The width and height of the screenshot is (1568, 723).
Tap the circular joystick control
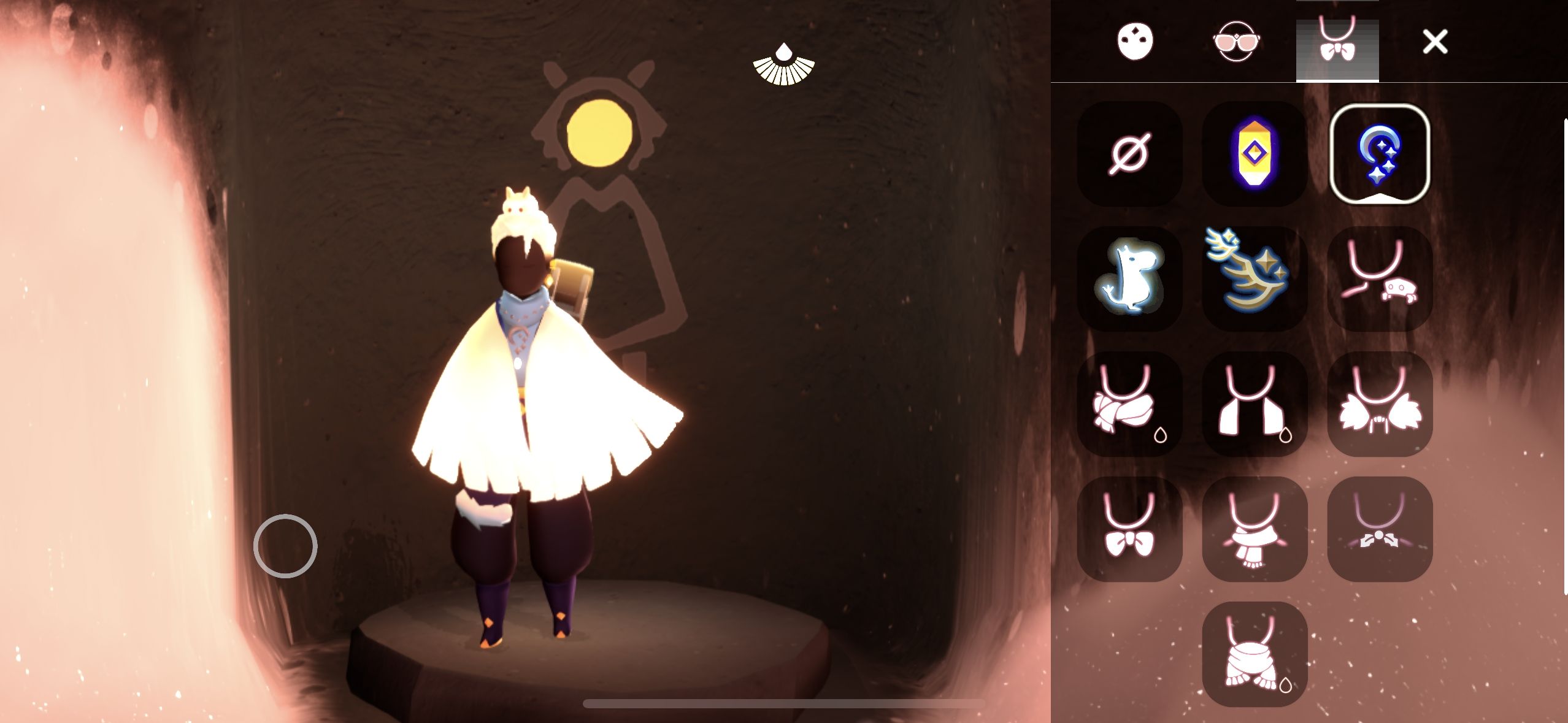click(x=285, y=546)
